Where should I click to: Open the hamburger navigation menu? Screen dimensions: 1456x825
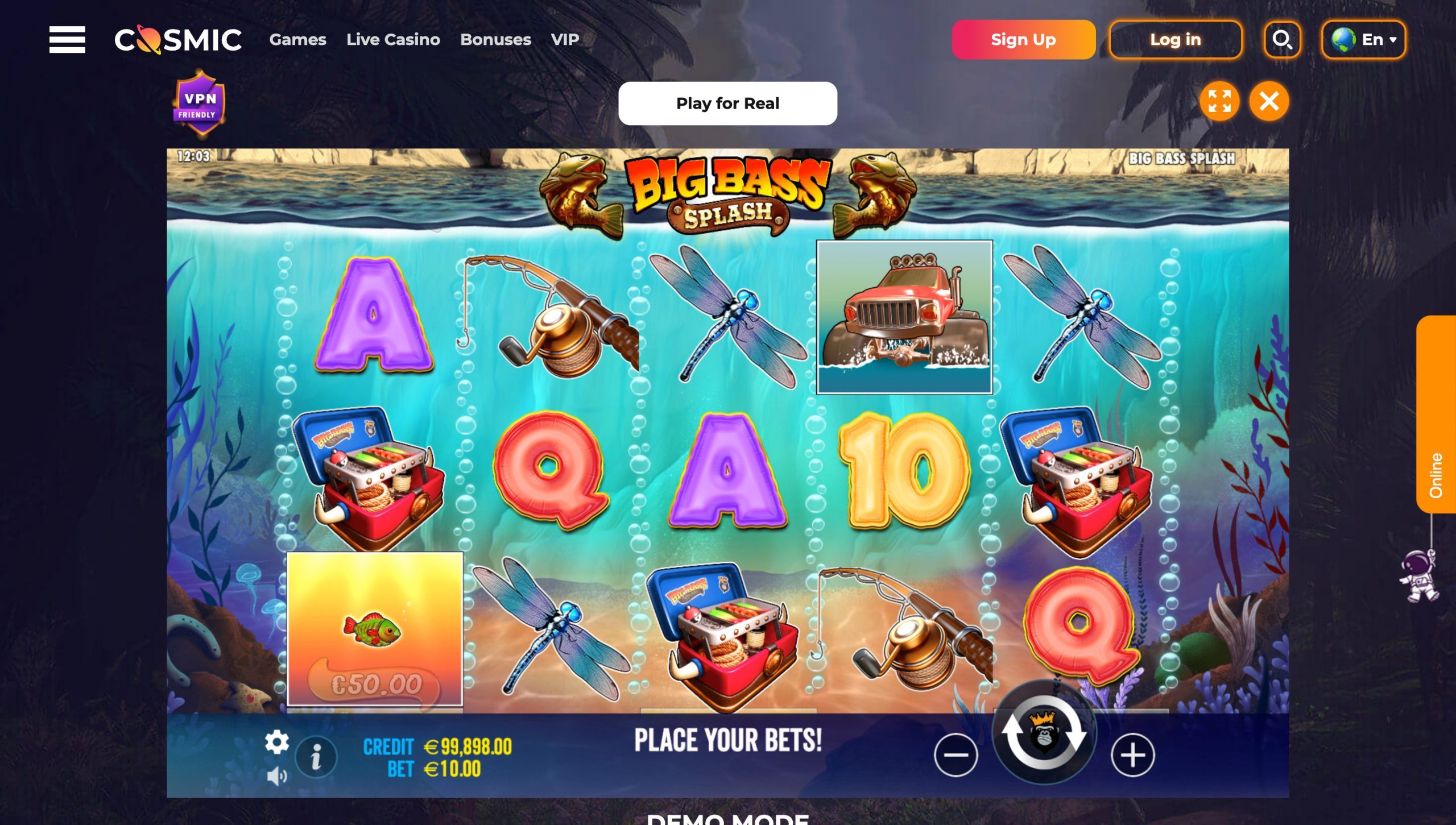(x=68, y=39)
